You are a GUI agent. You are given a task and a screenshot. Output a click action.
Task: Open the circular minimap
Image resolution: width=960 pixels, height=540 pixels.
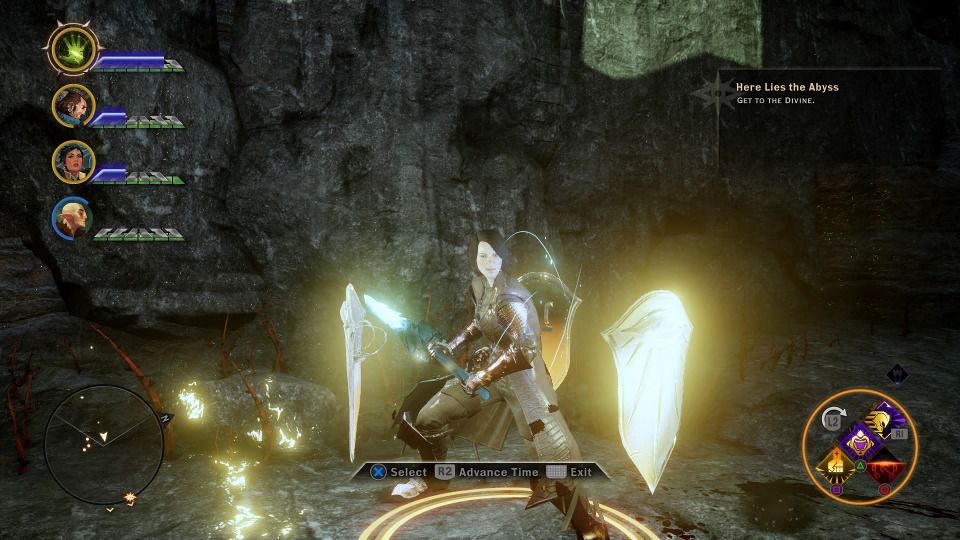point(103,444)
